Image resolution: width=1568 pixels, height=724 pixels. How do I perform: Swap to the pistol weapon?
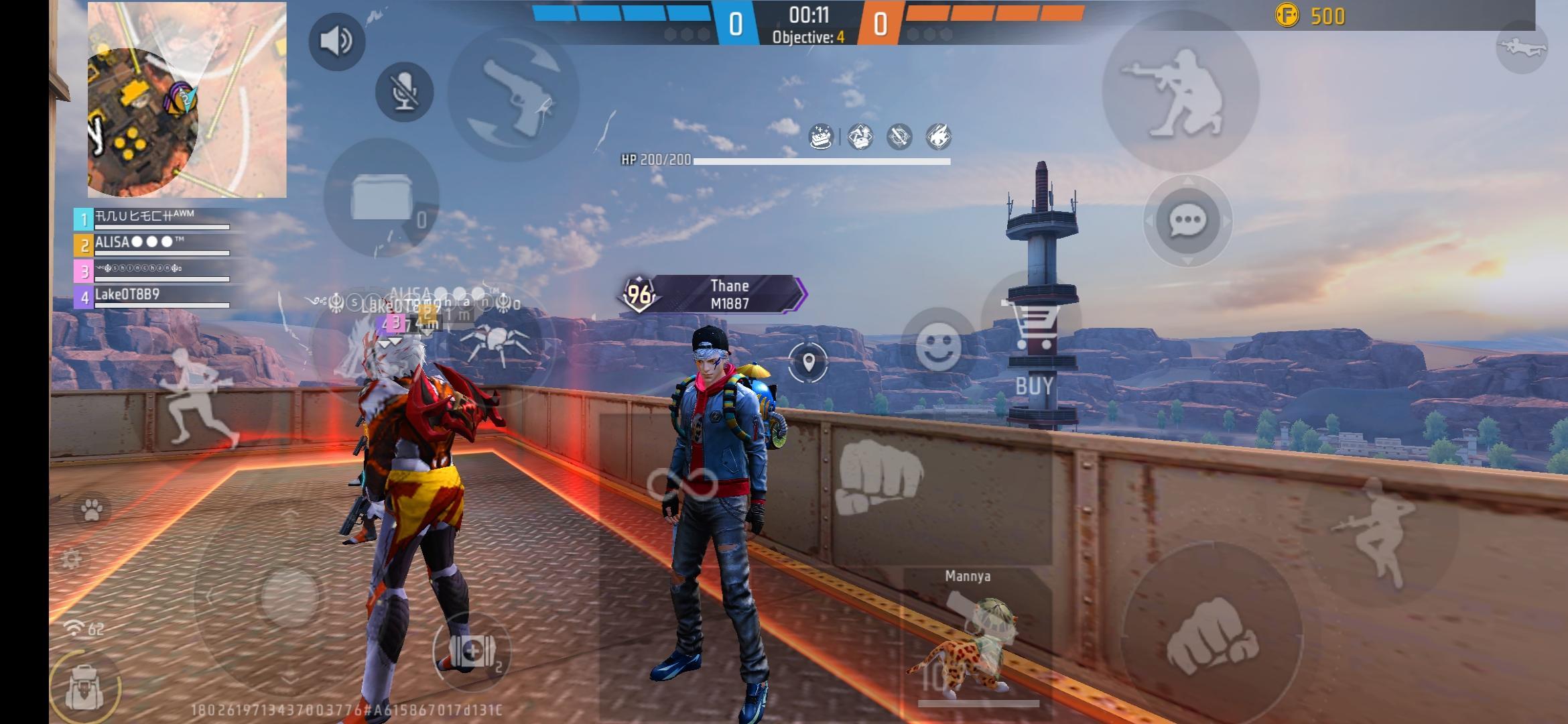click(513, 94)
